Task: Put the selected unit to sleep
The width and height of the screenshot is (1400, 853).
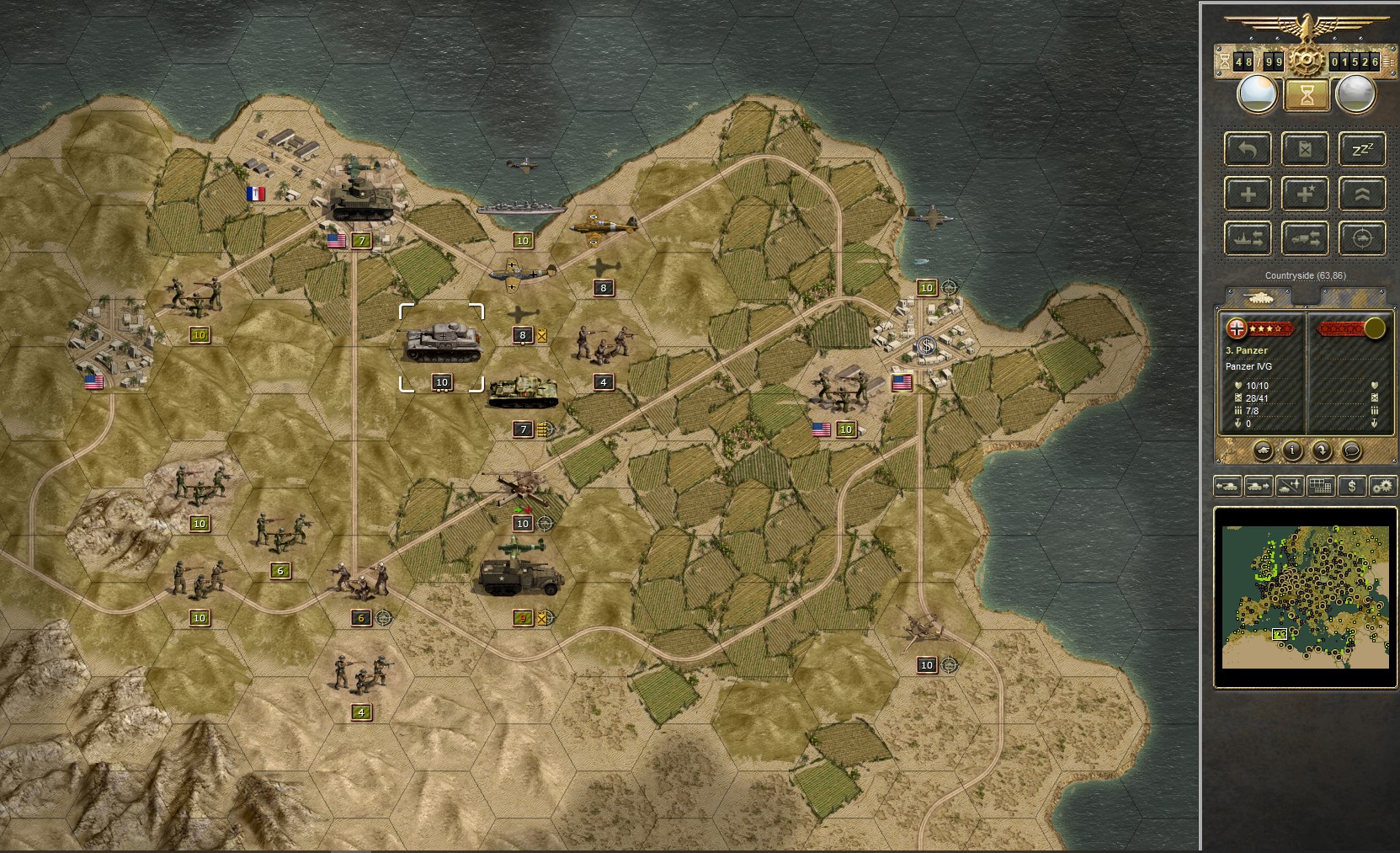Action: (1364, 150)
